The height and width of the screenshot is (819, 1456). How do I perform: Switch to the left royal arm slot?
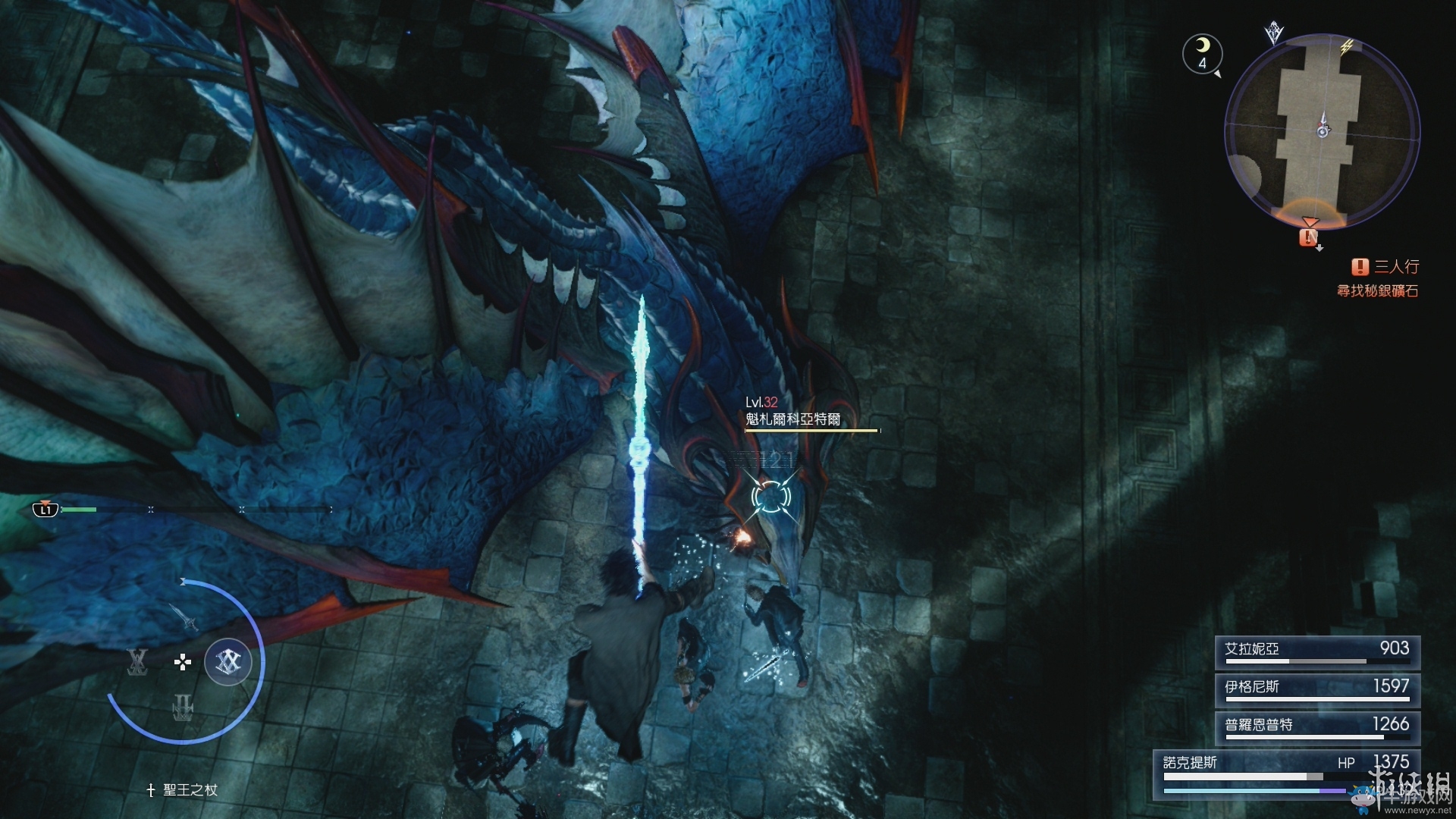pos(137,662)
